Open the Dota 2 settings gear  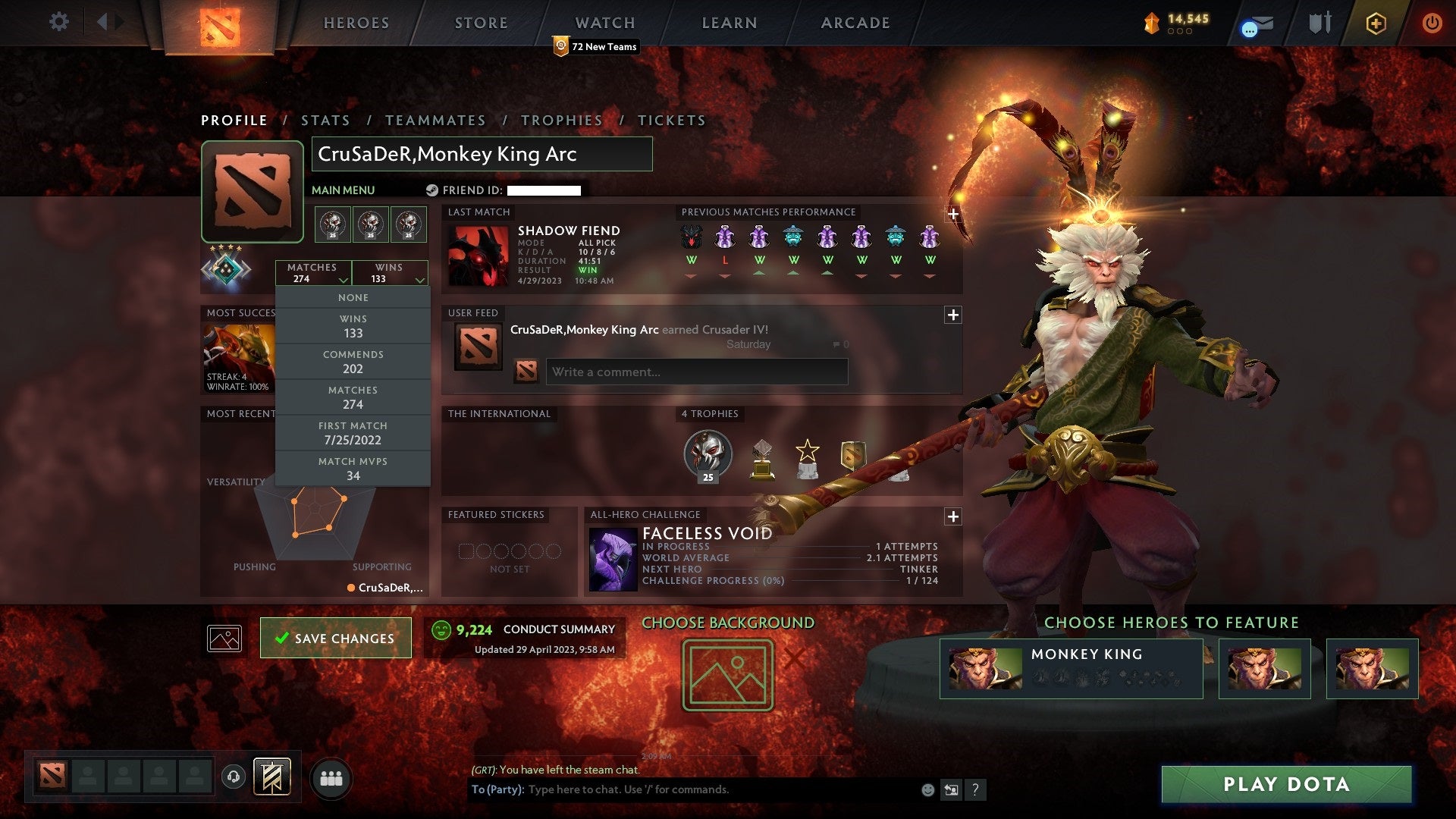click(59, 22)
